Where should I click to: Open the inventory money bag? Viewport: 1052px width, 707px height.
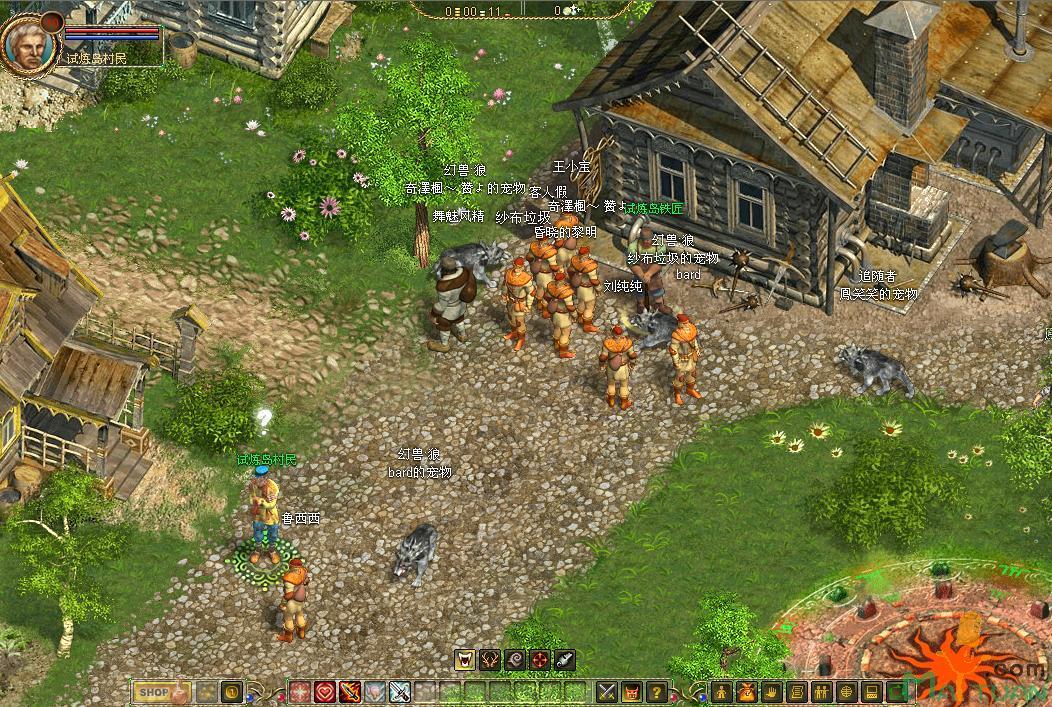point(747,691)
